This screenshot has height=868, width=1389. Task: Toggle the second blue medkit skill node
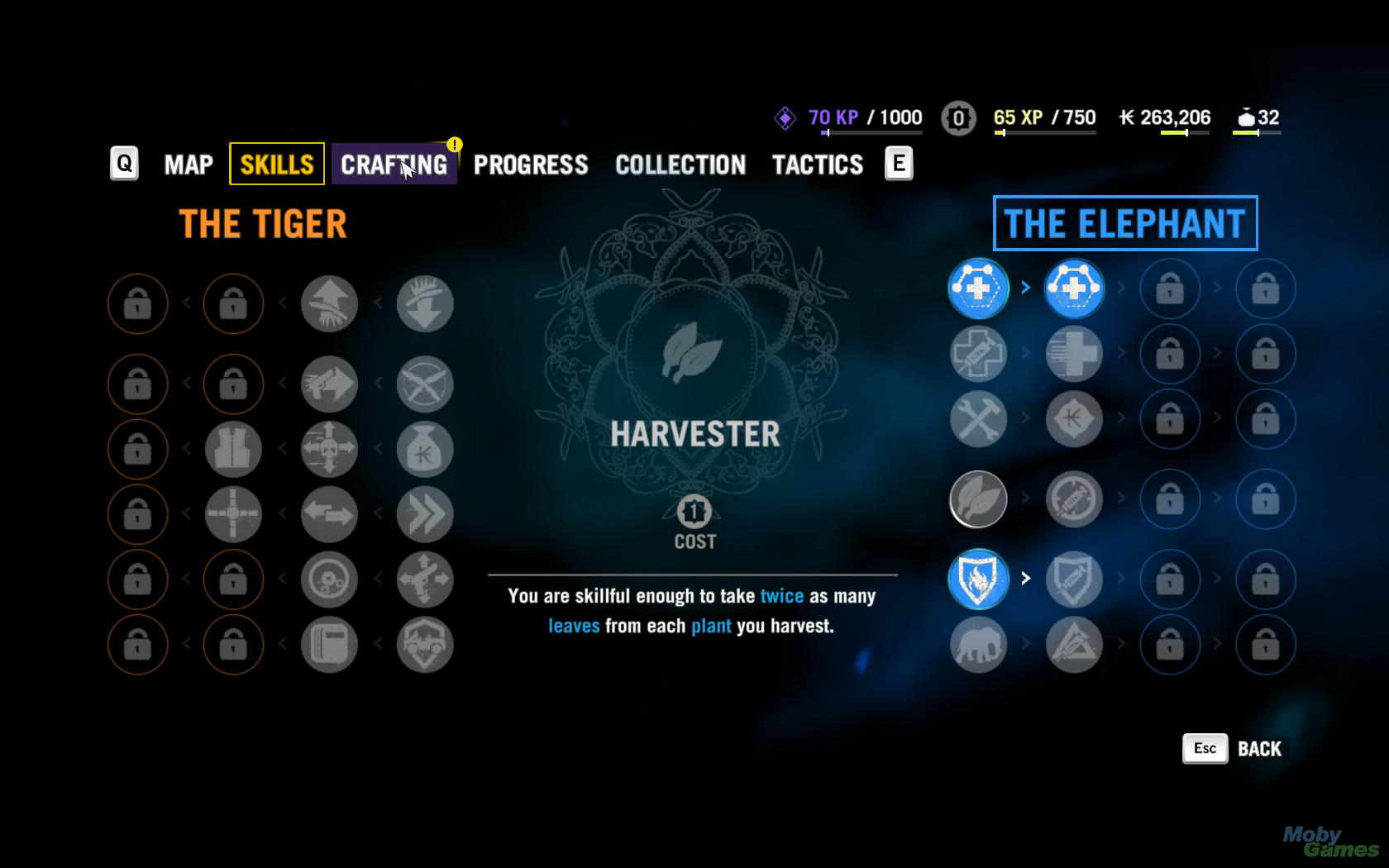click(x=1073, y=288)
